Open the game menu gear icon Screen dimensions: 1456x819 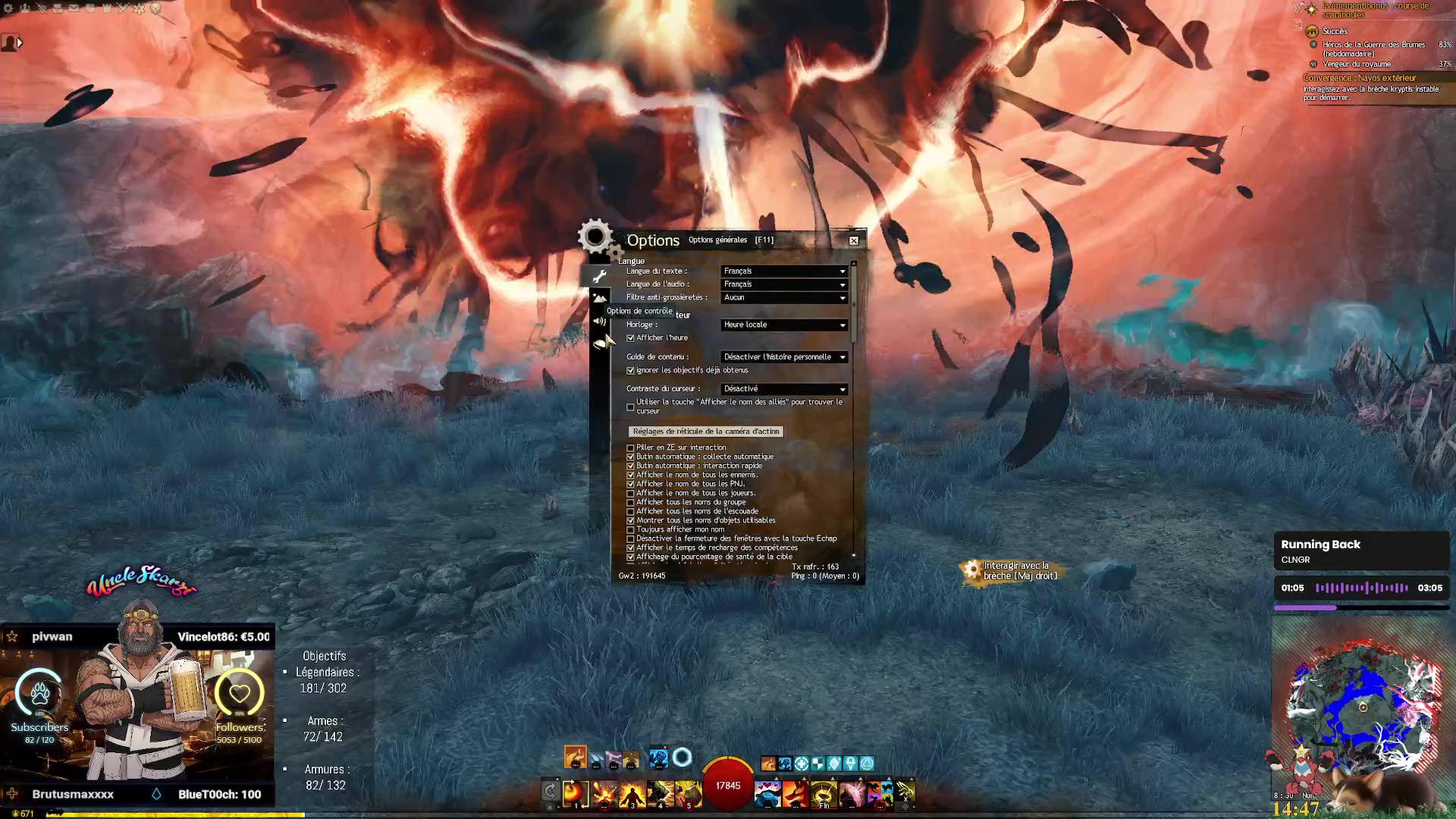coord(8,8)
